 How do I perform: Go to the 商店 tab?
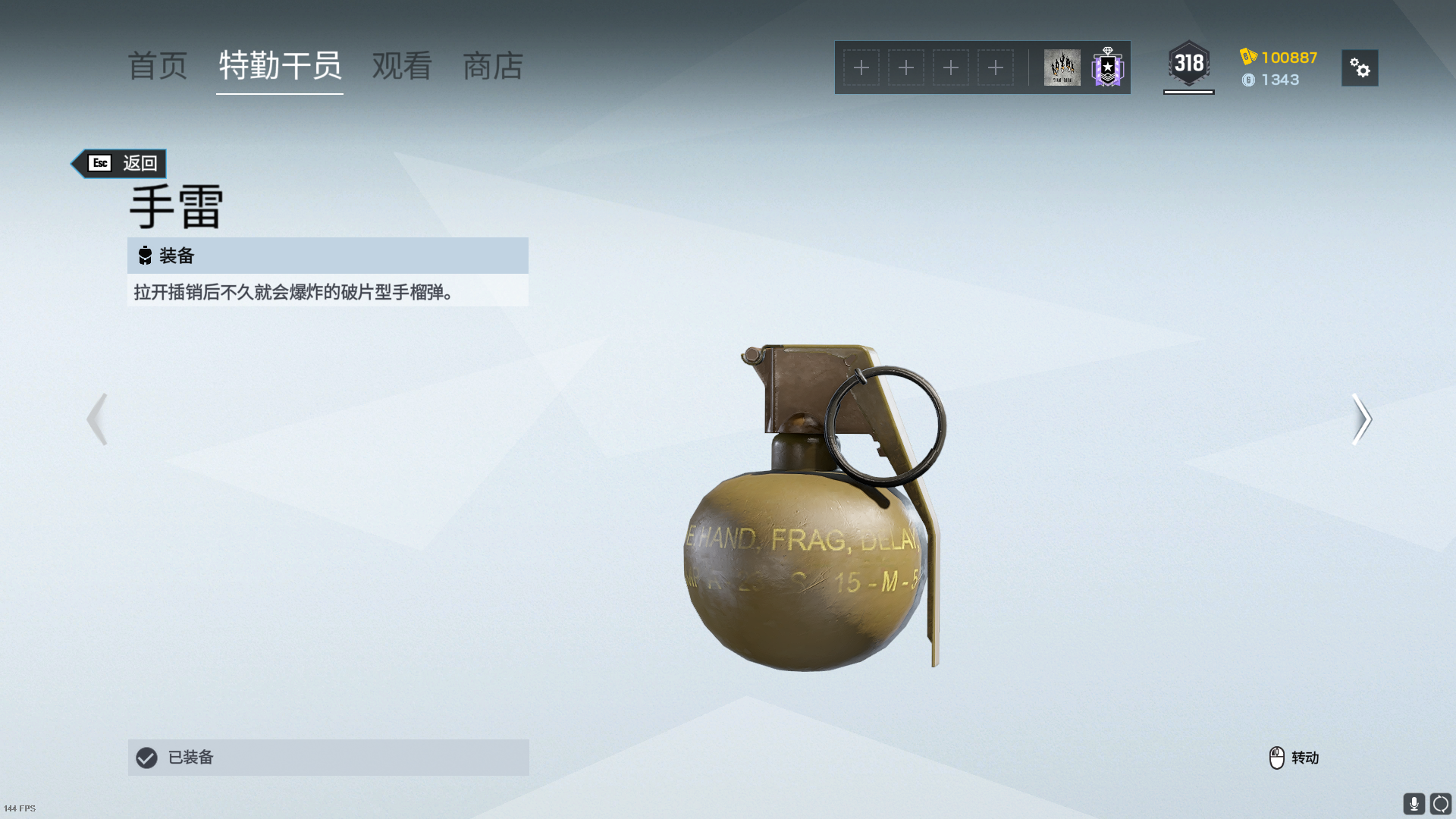point(493,67)
